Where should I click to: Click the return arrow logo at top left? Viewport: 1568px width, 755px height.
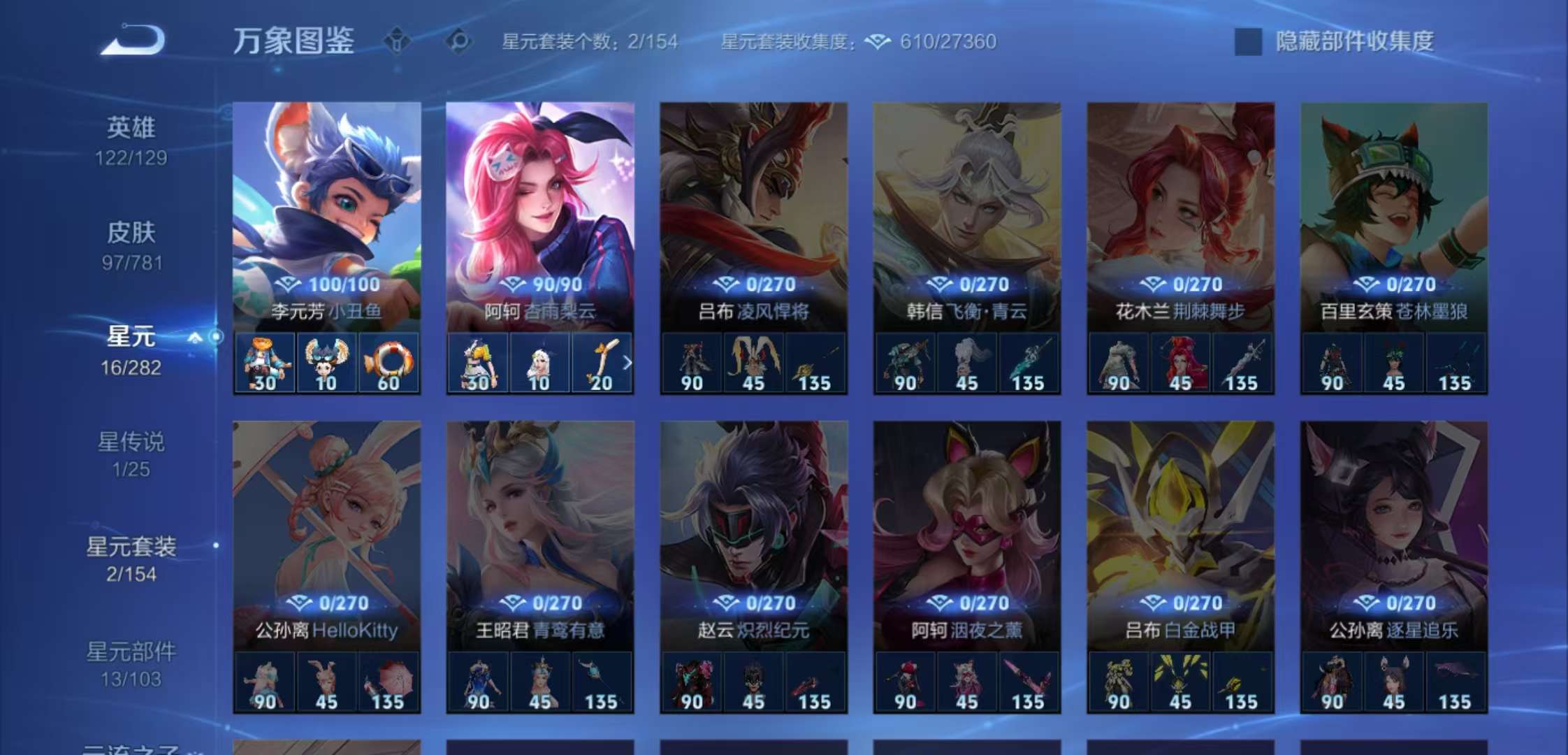[x=133, y=40]
